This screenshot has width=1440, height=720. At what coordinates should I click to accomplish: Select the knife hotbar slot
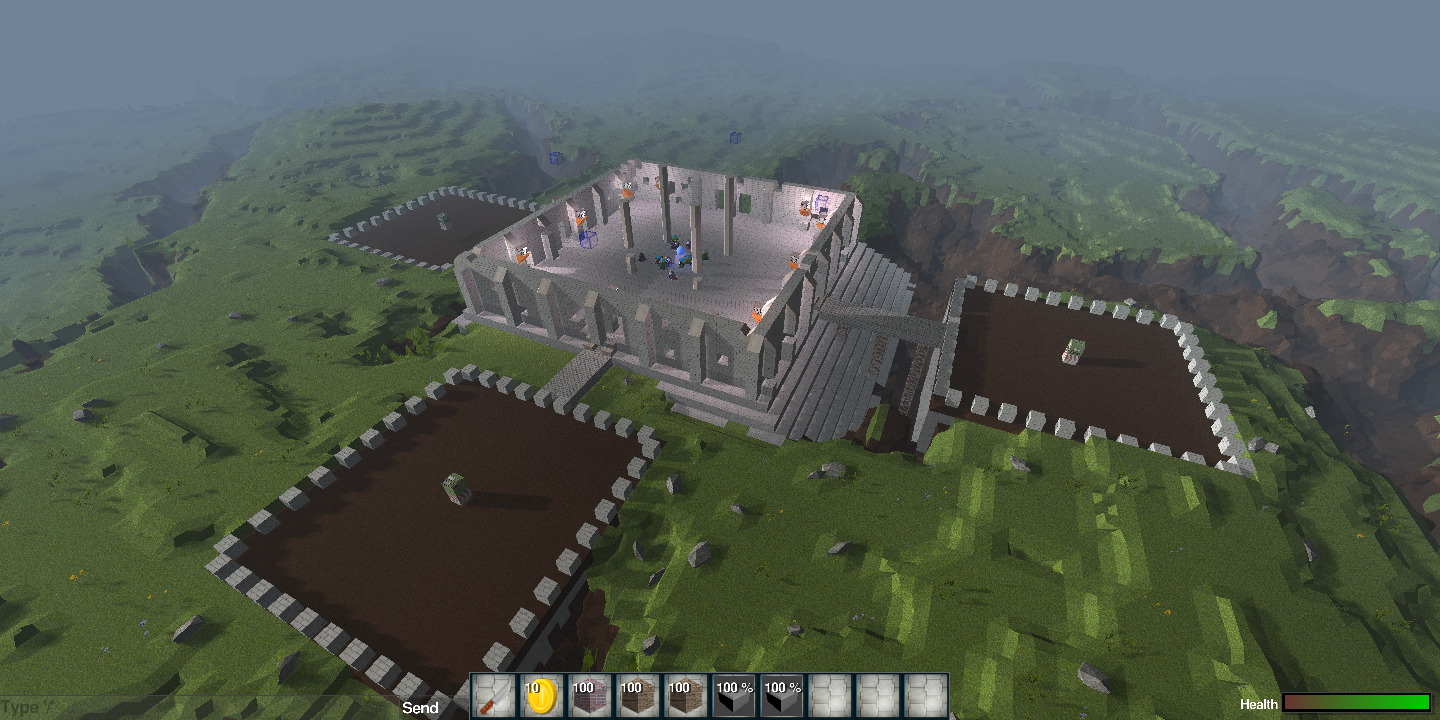494,696
